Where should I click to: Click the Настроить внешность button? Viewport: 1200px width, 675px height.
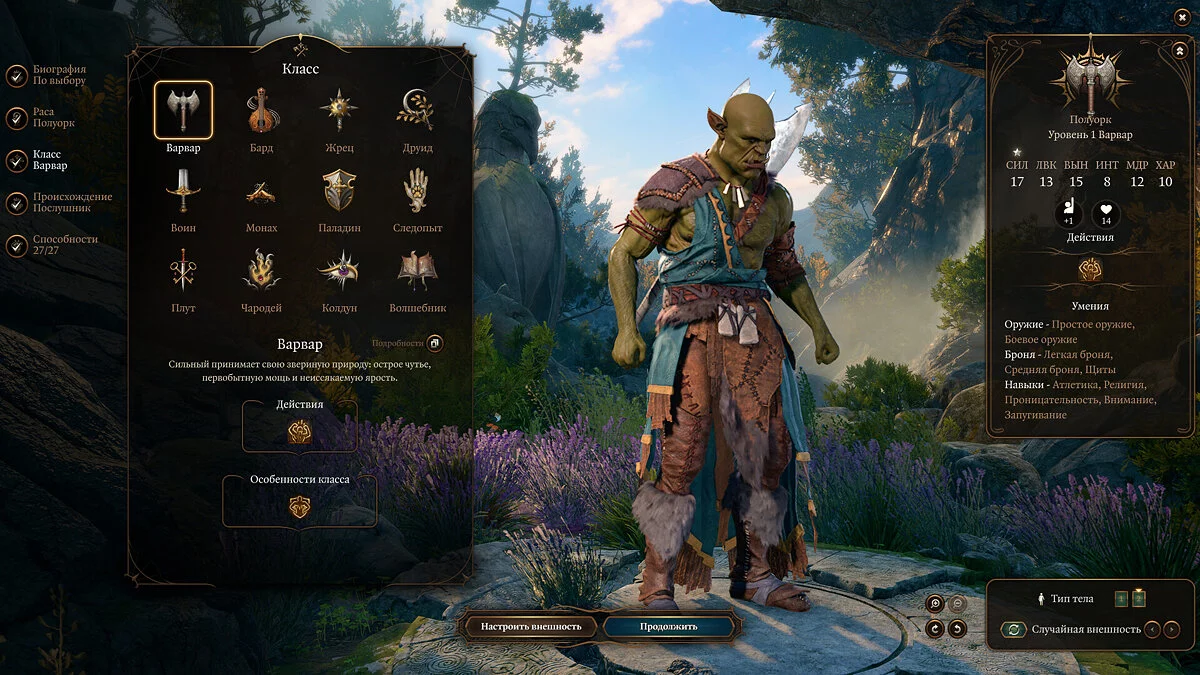[531, 627]
